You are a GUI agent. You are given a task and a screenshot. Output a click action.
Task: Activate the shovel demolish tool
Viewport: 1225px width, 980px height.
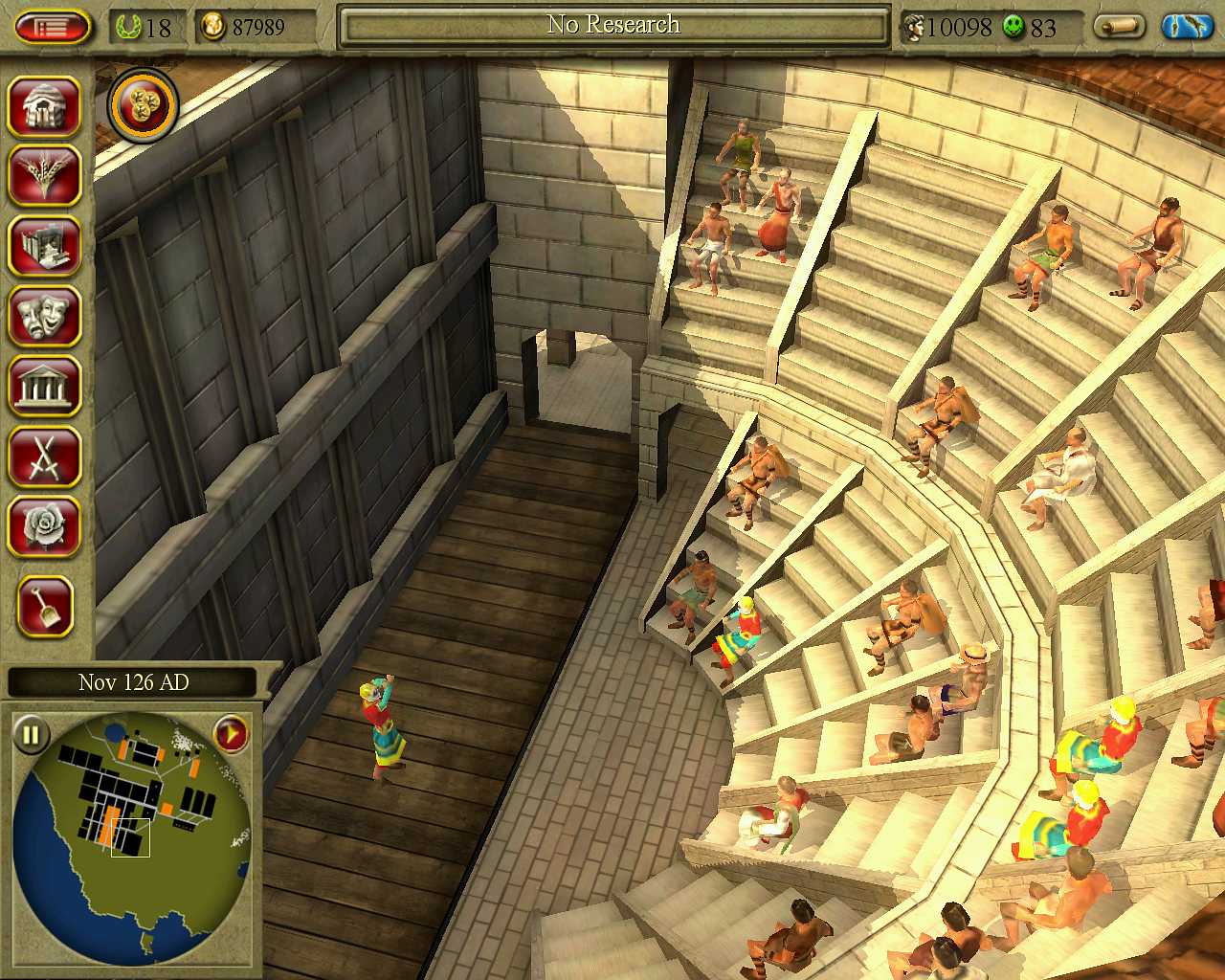click(44, 607)
